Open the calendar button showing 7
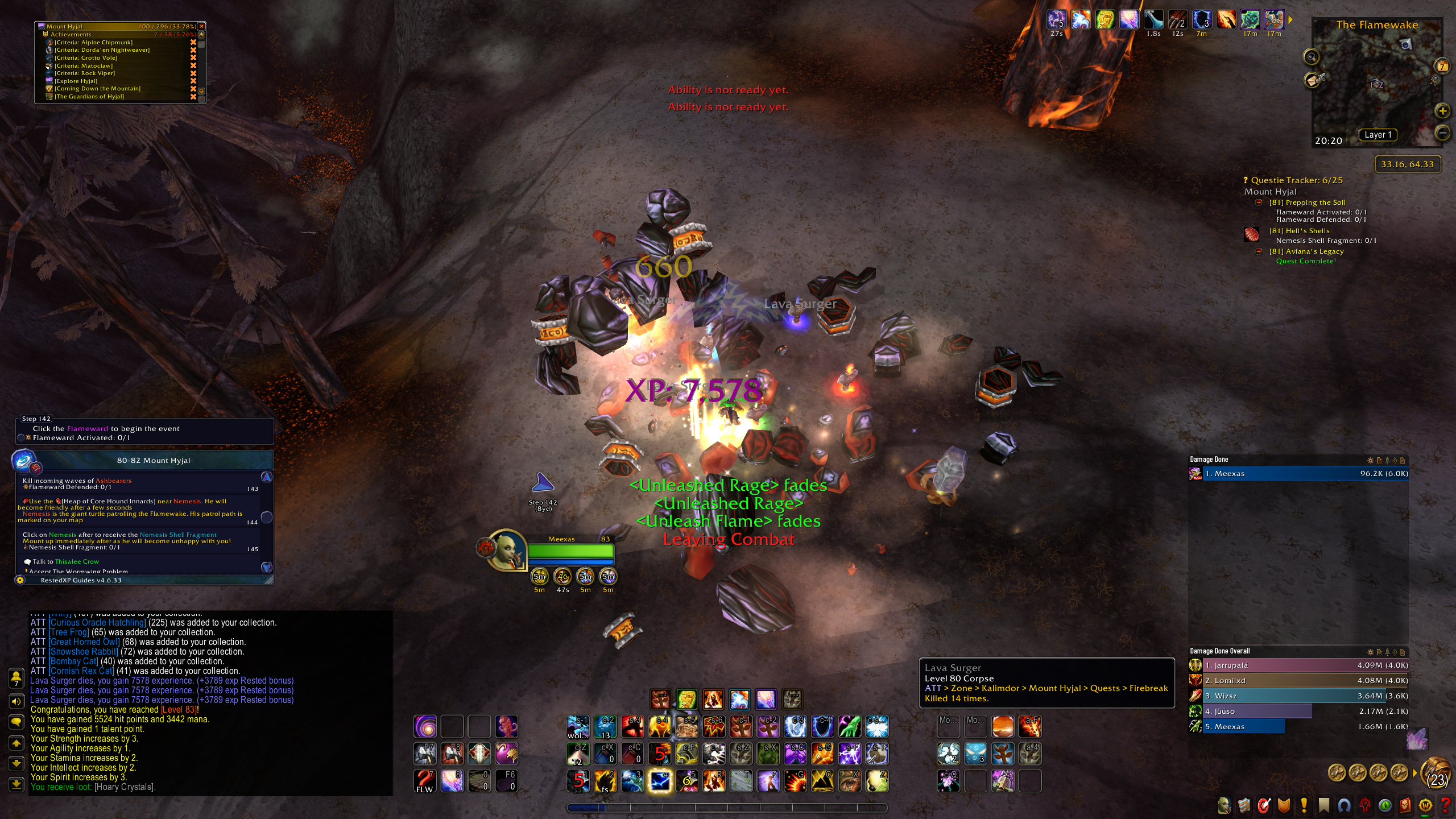Viewport: 1456px width, 819px height. (x=1442, y=66)
